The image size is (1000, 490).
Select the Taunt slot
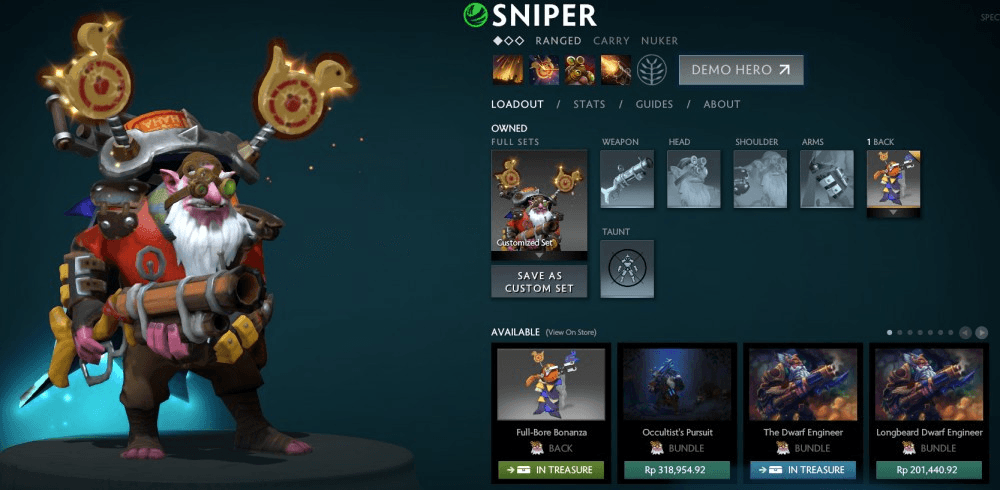[x=627, y=268]
